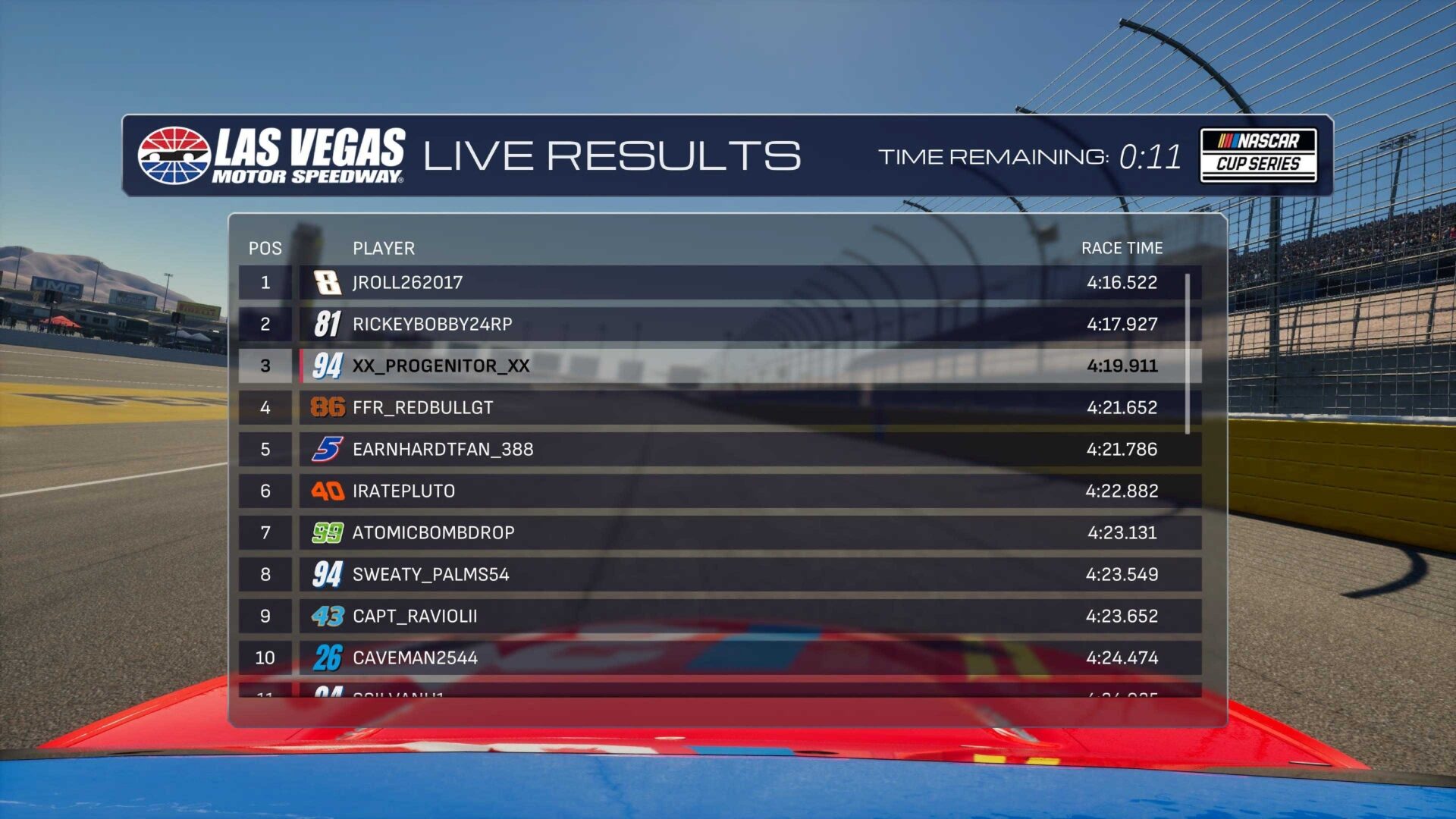1456x819 pixels.
Task: Choose the ATOMICBOMBDROP row
Action: pos(719,533)
